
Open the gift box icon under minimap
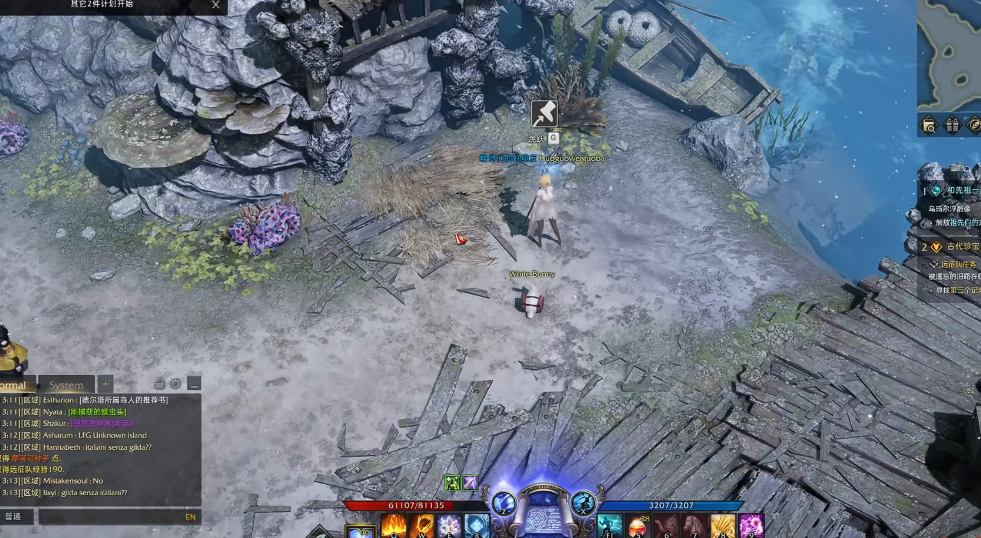(952, 126)
